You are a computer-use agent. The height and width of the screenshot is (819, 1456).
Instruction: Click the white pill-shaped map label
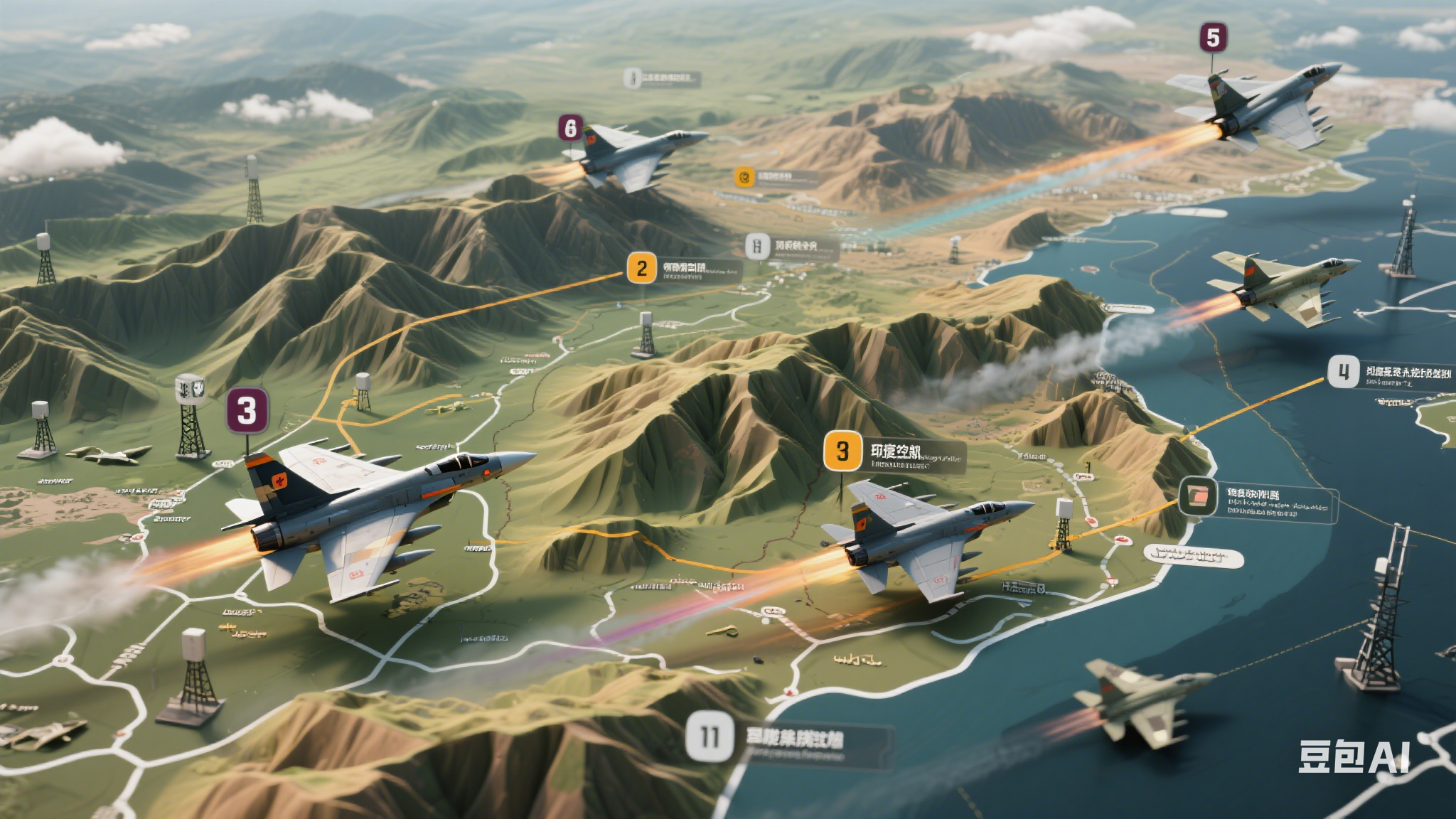[x=1194, y=556]
